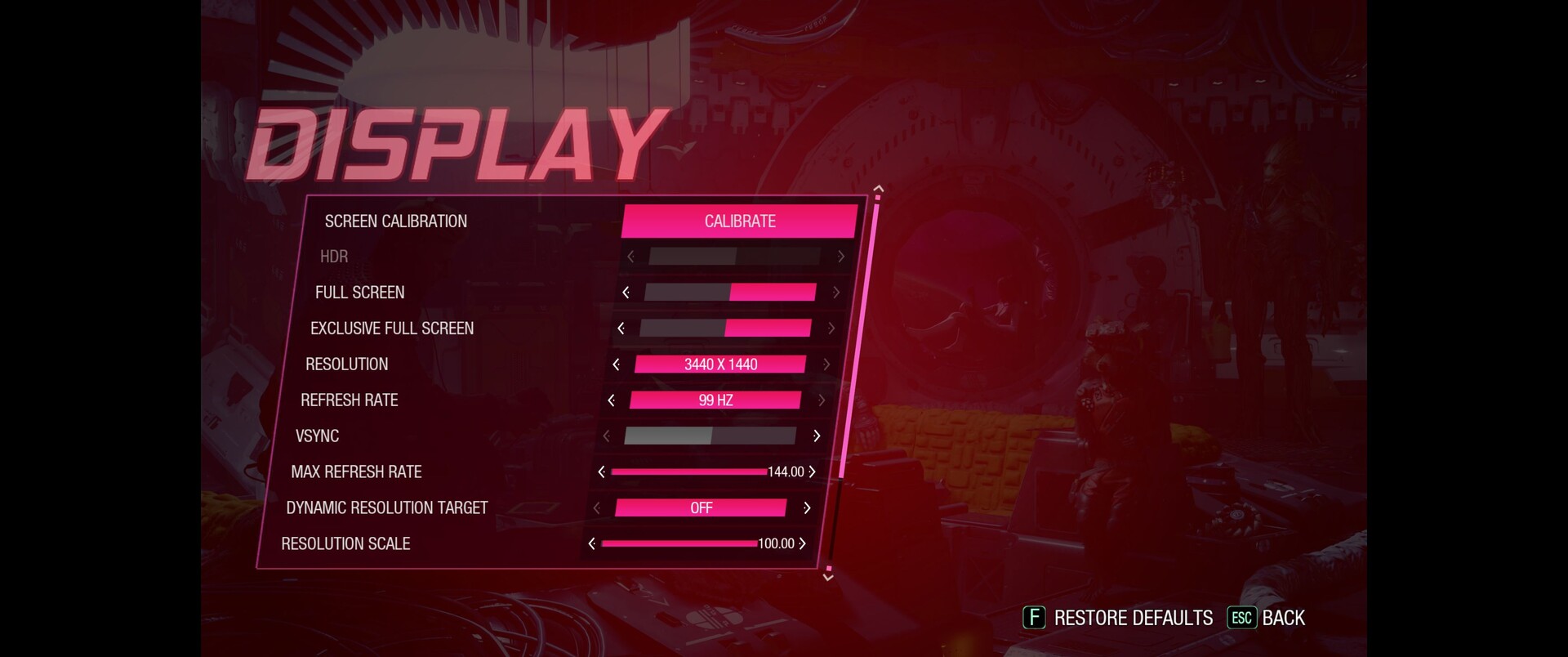
Task: Select the 3440 X 1440 resolution field
Action: (x=720, y=364)
